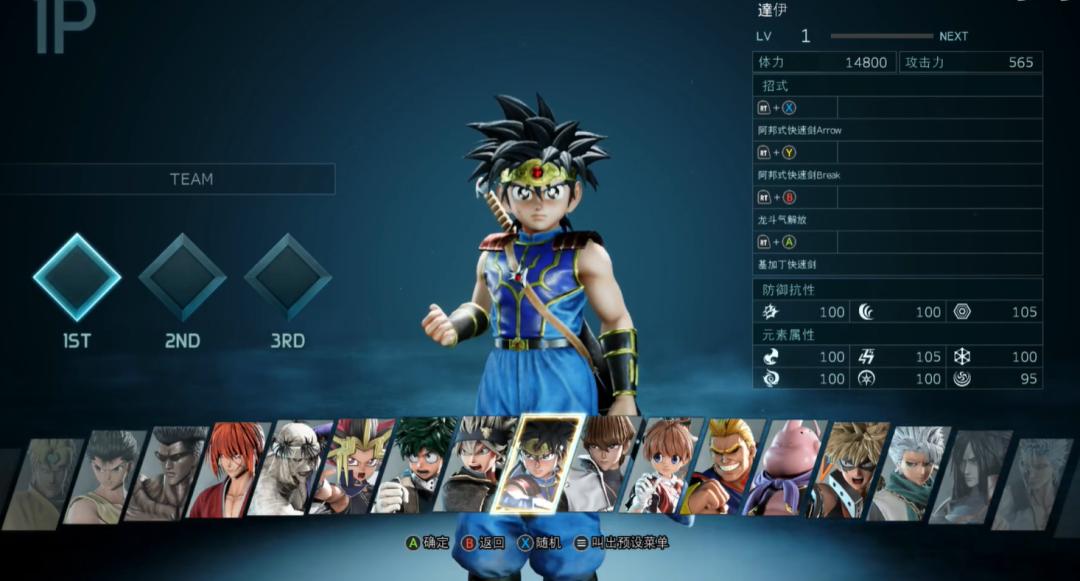Select the highlighted Dai portrait
Image resolution: width=1080 pixels, height=581 pixels.
click(538, 465)
